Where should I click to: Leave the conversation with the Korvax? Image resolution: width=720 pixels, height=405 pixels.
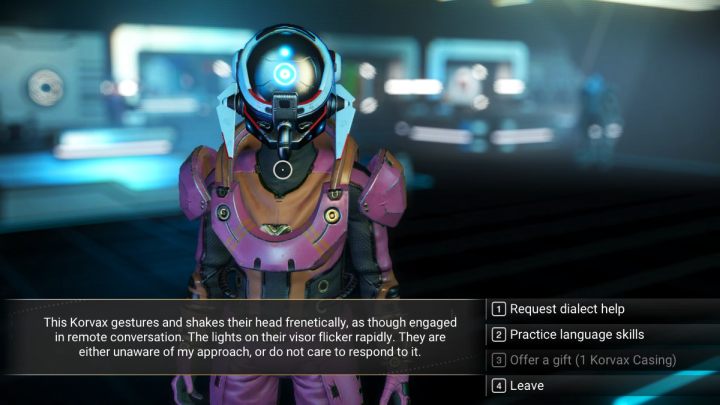coord(526,384)
